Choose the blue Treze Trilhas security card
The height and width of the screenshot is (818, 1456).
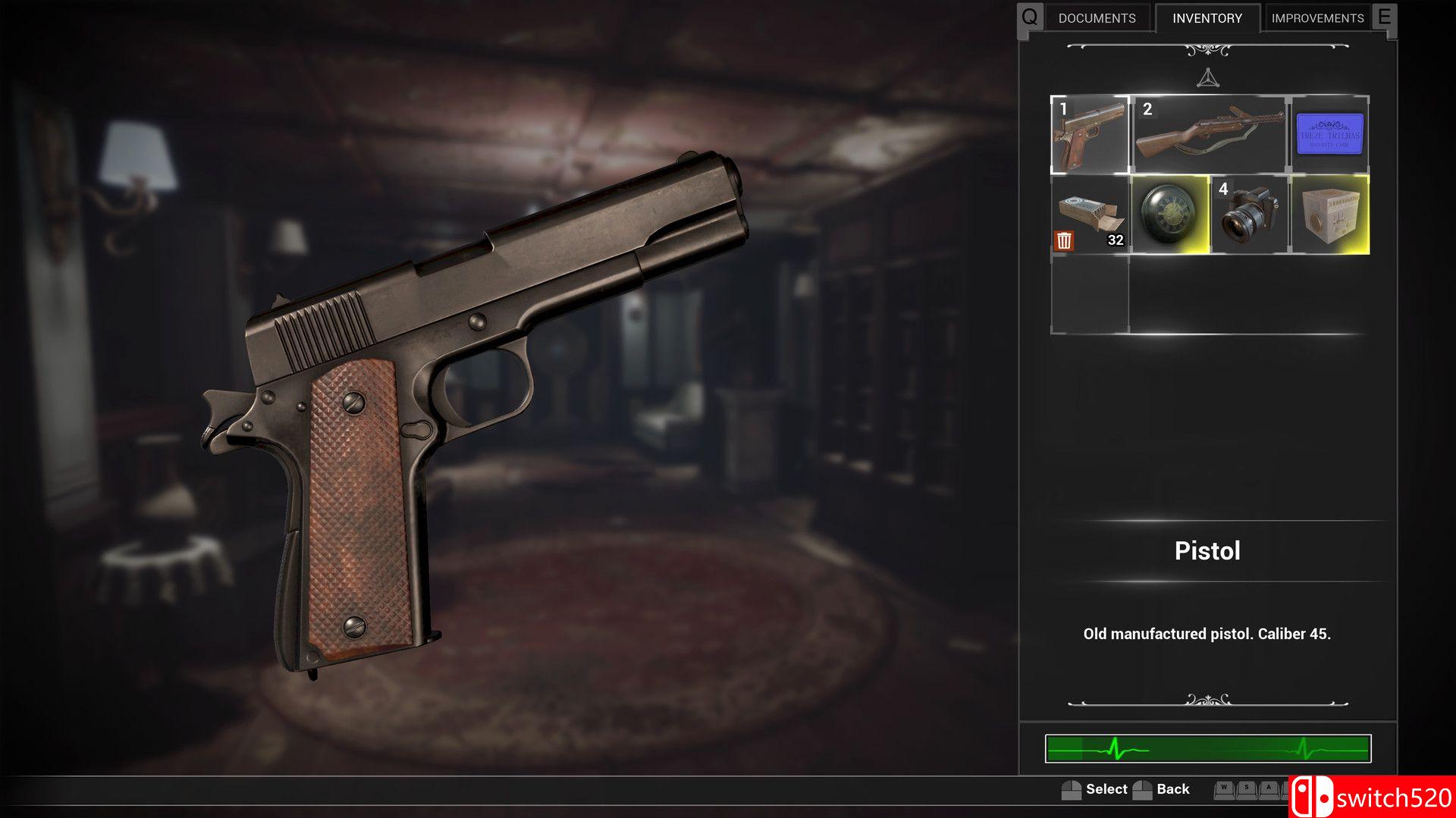[x=1329, y=135]
